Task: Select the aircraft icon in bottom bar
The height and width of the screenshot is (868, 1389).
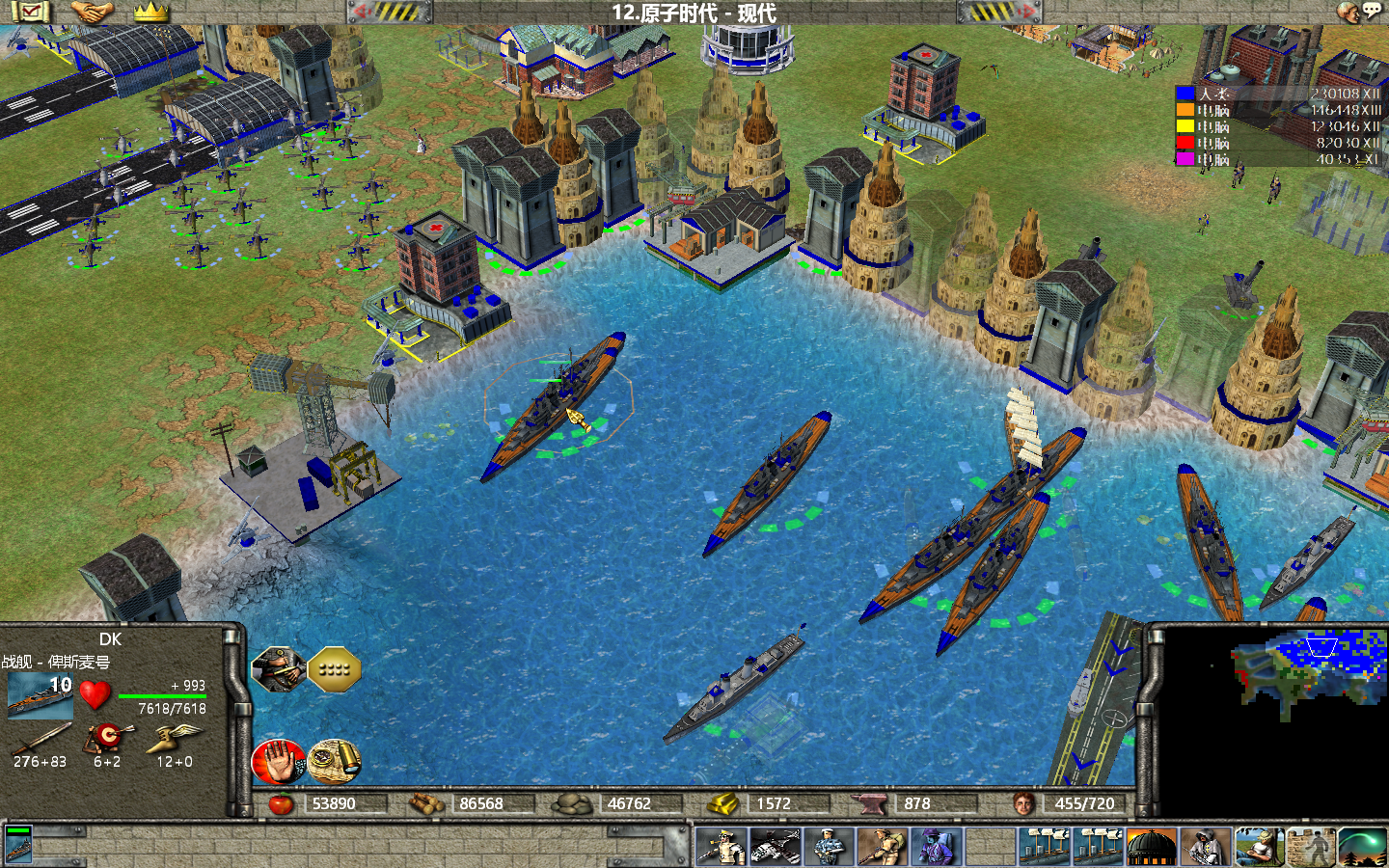Action: click(x=775, y=847)
